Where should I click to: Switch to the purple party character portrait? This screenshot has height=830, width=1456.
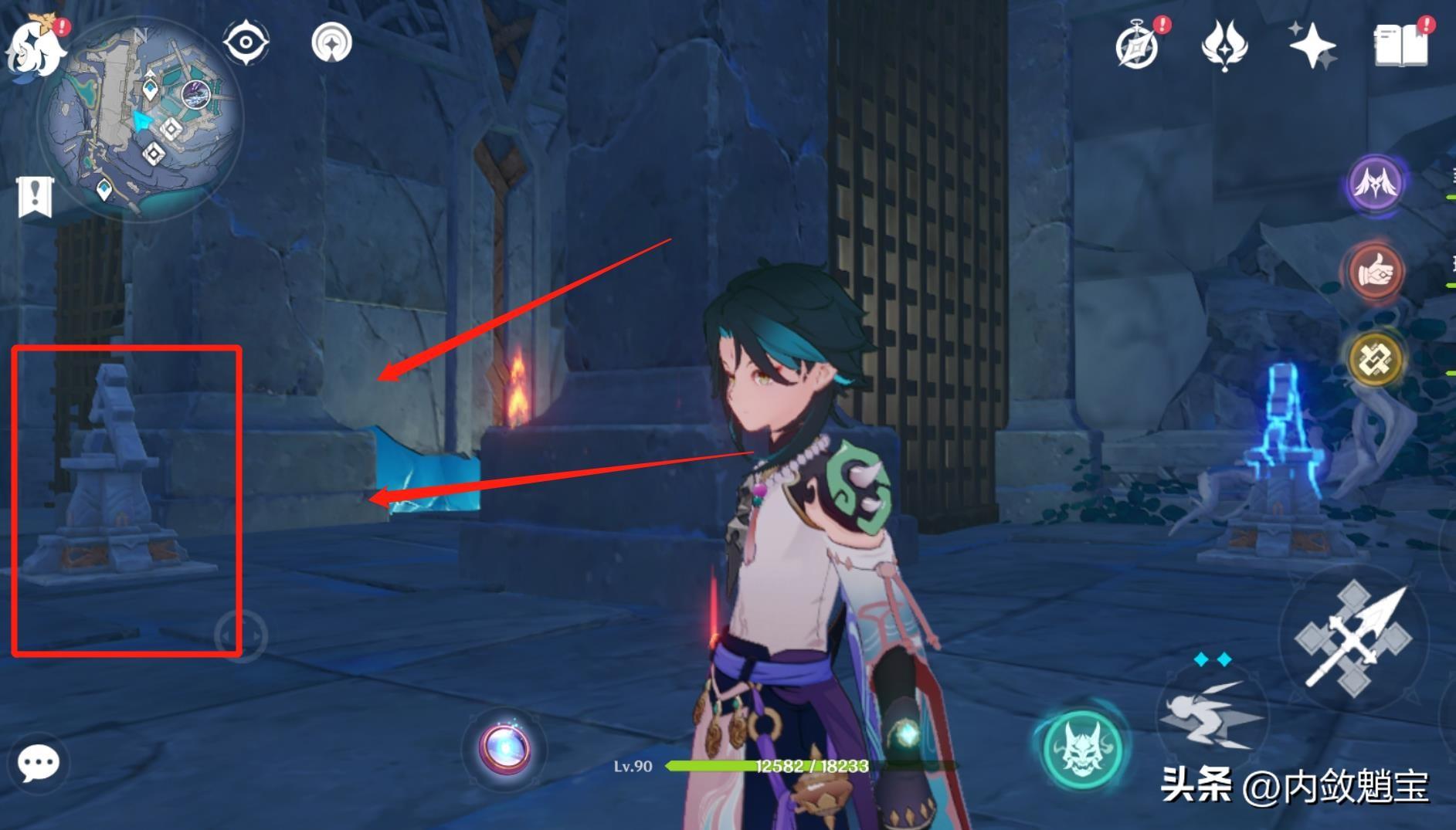pyautogui.click(x=1376, y=184)
